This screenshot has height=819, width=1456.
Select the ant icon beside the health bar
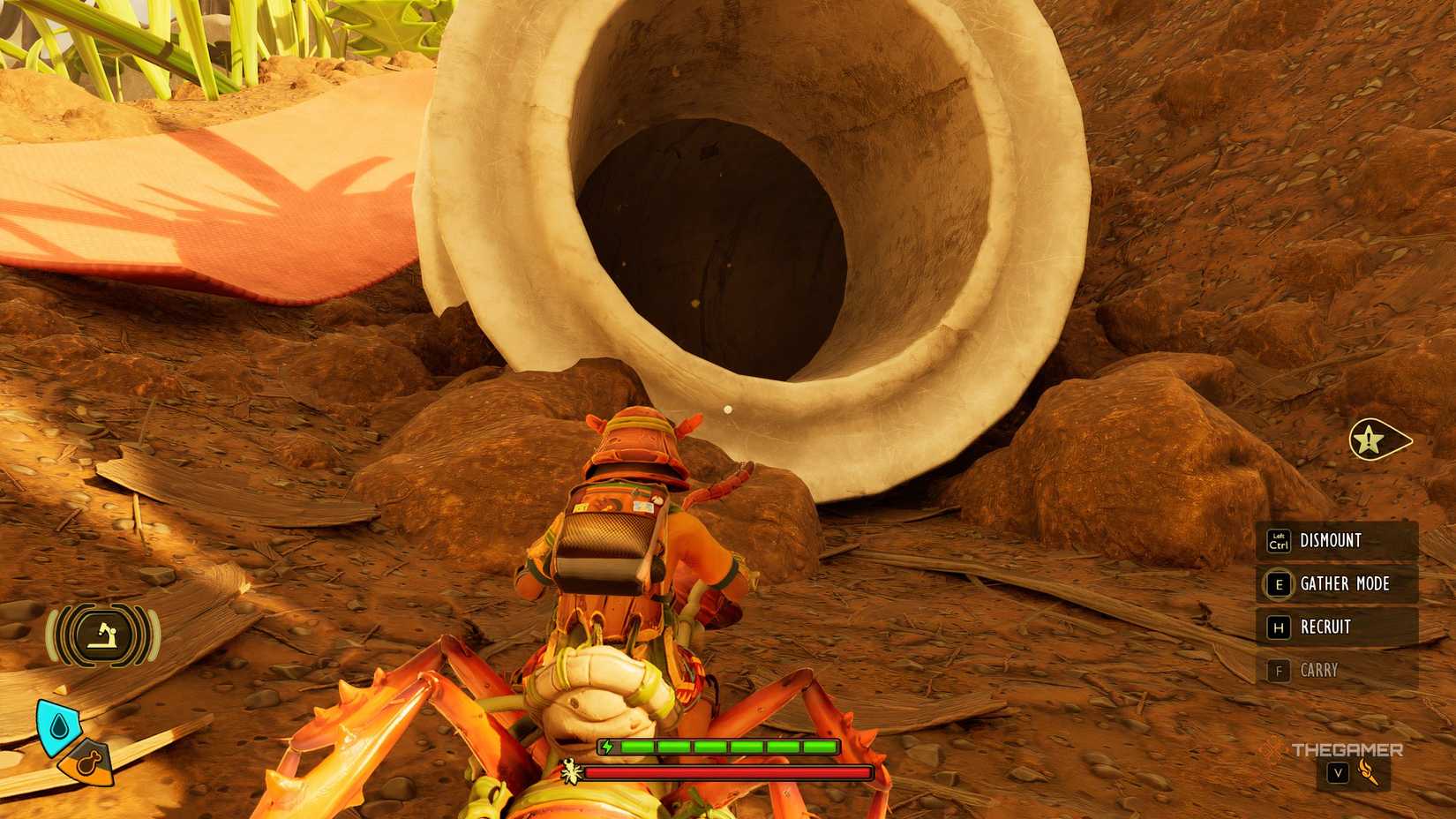point(572,770)
